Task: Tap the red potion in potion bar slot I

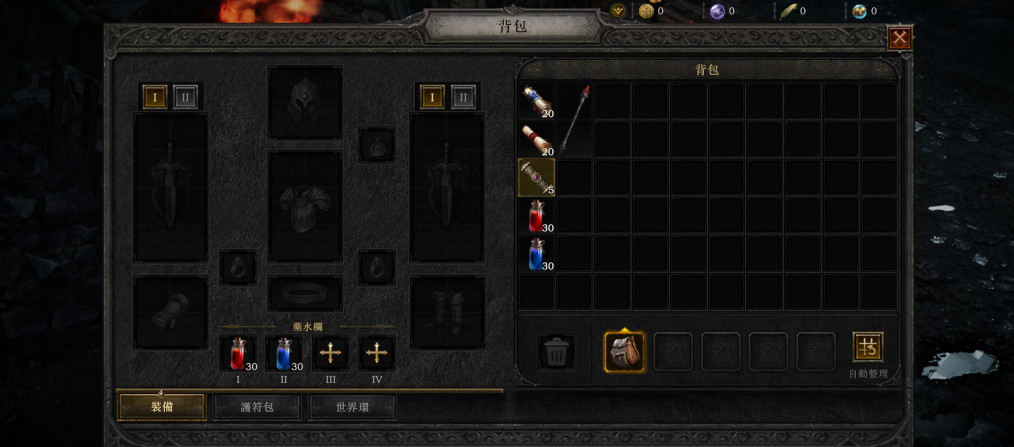Action: click(237, 353)
